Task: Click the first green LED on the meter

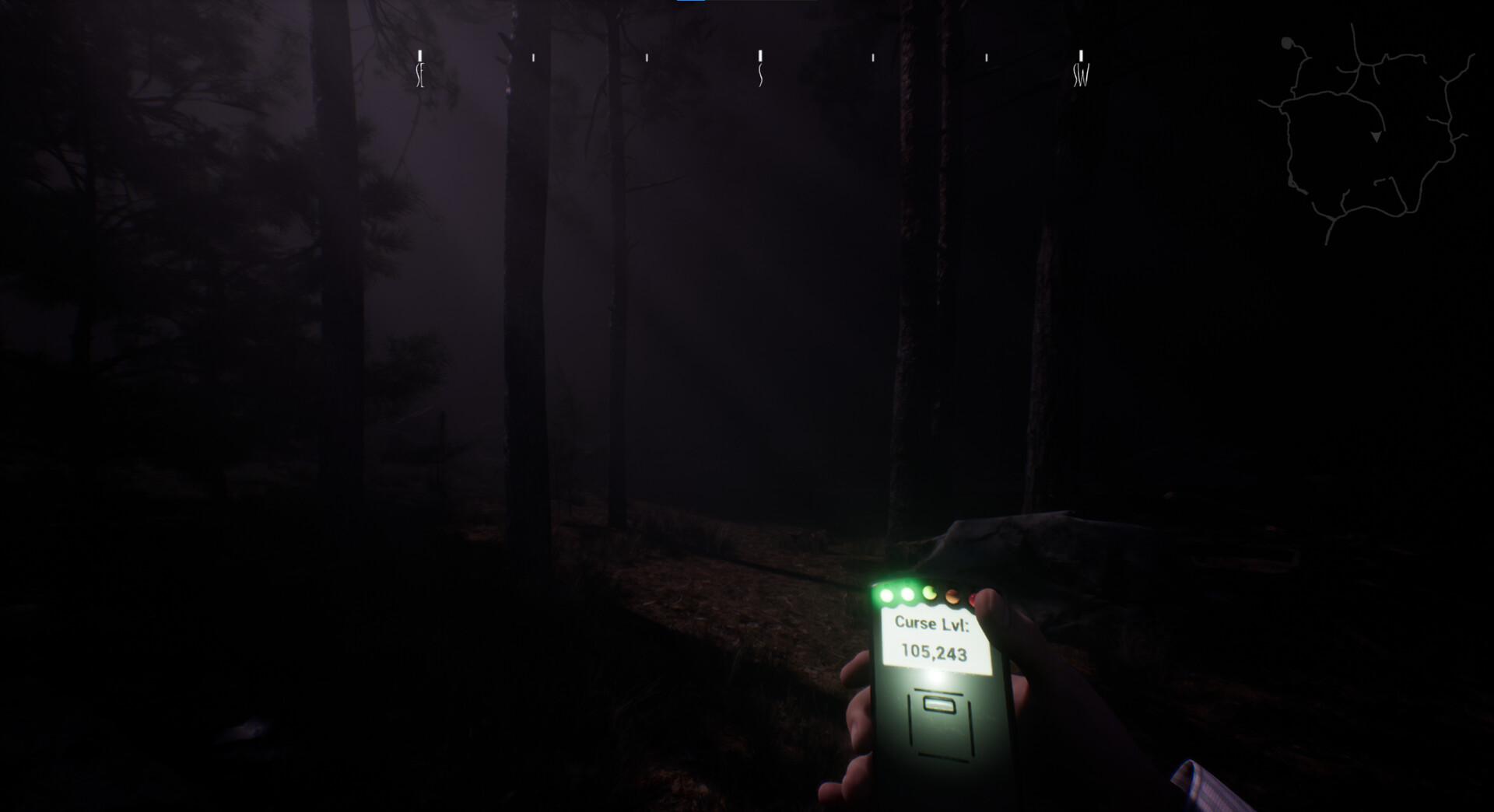Action: pos(886,595)
